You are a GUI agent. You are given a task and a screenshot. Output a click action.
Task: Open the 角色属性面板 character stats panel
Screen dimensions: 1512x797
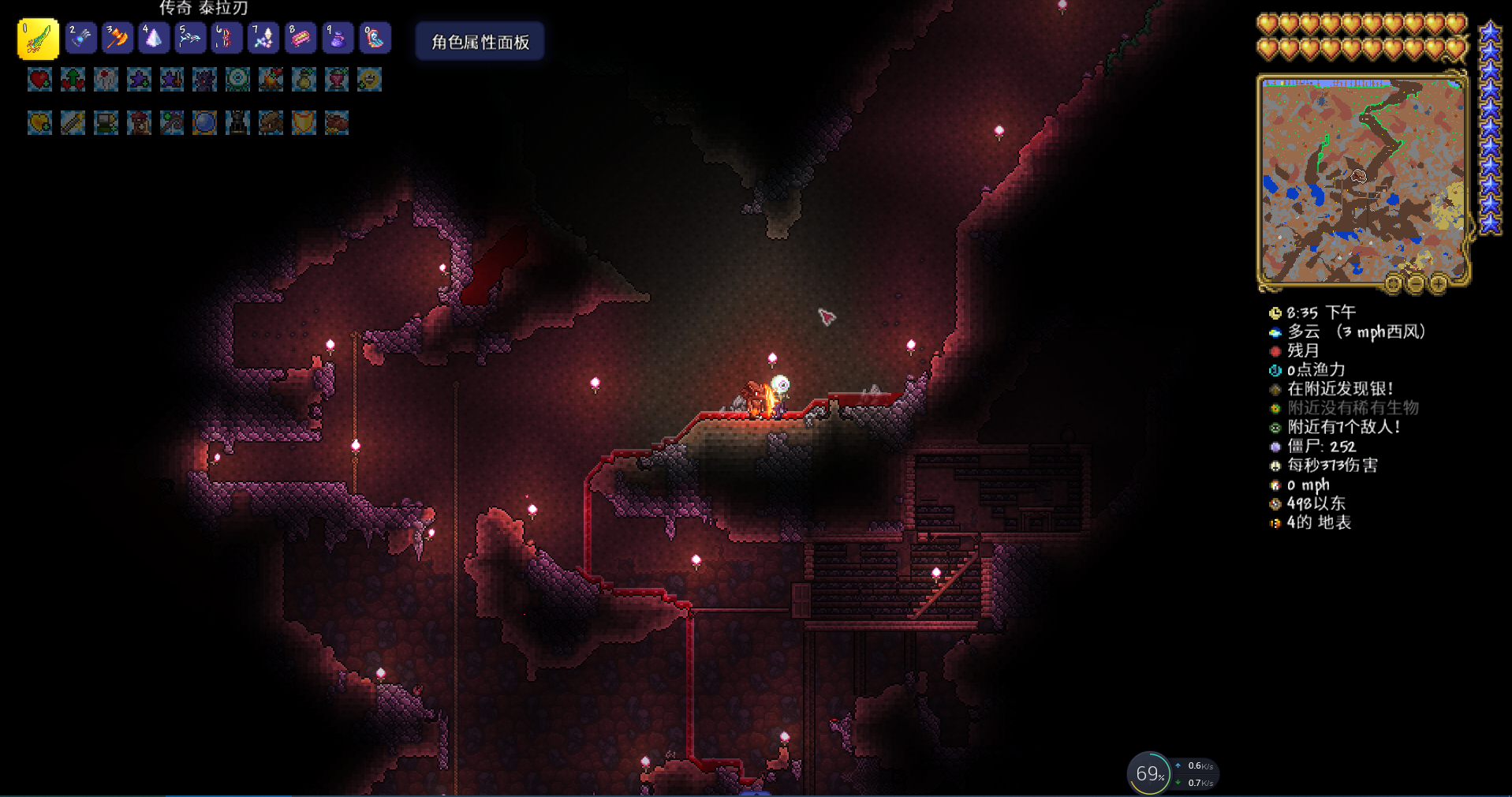click(480, 42)
